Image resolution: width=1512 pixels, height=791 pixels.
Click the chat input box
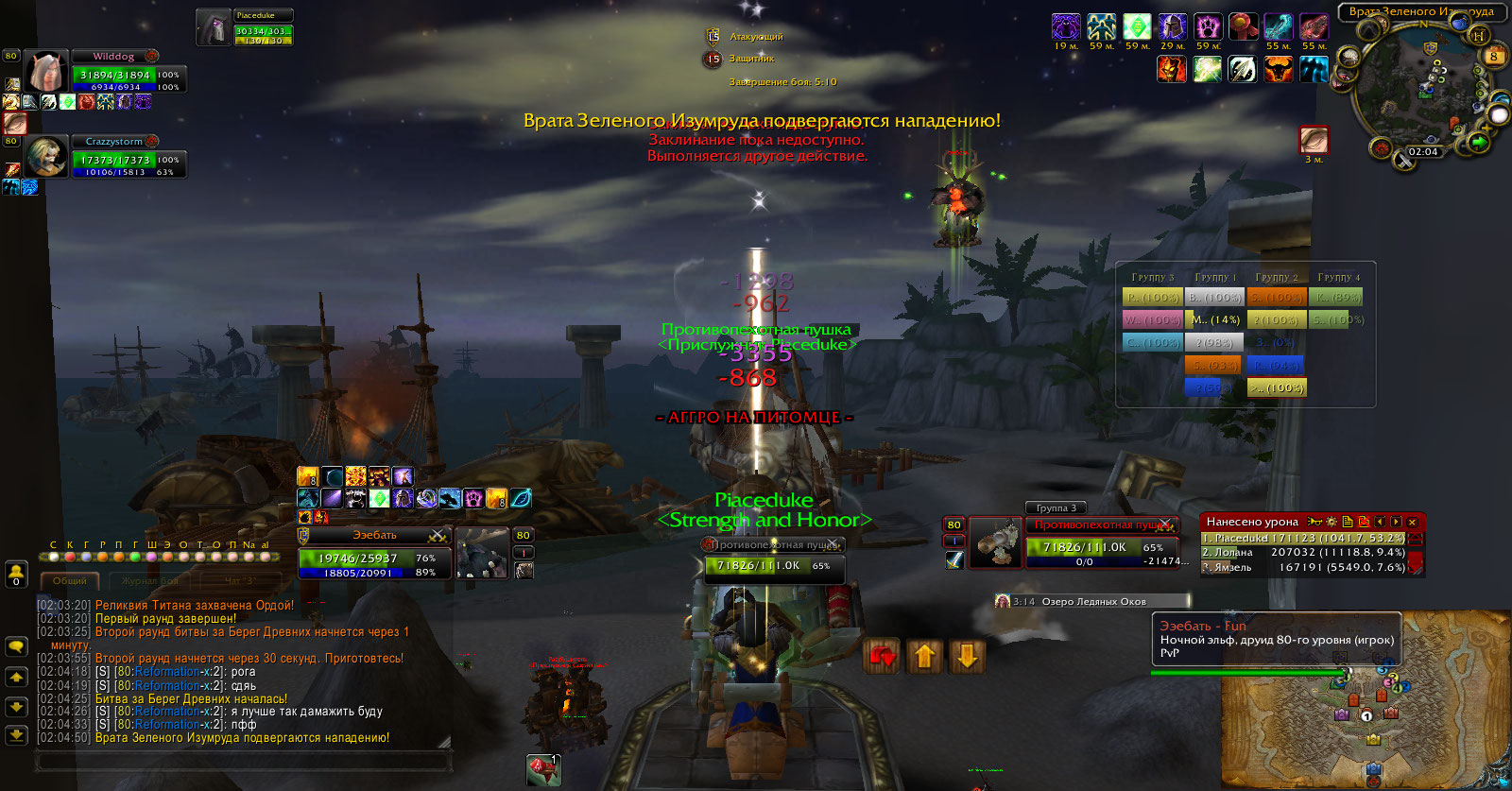coord(241,760)
